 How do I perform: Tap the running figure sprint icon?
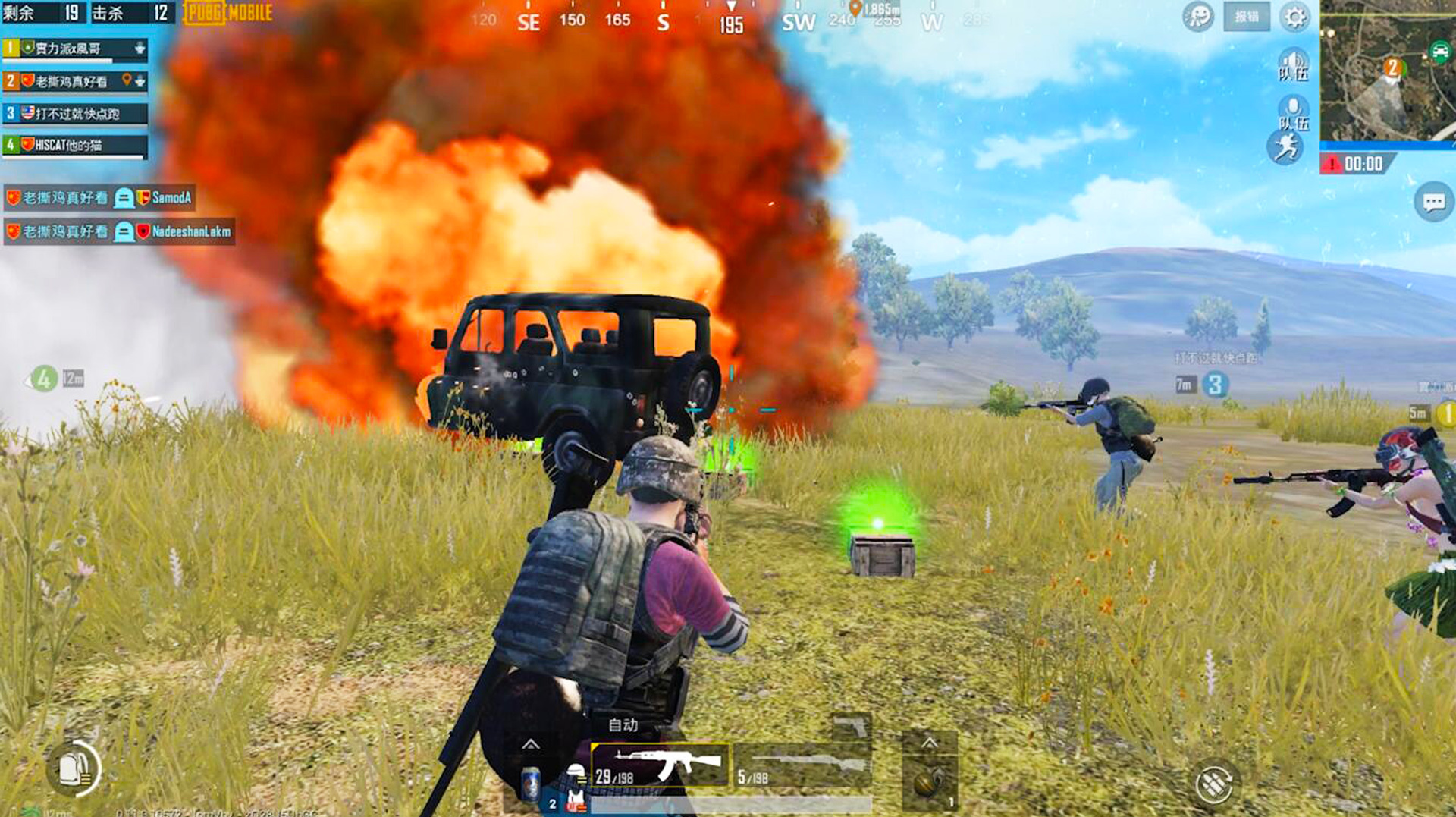click(1286, 147)
